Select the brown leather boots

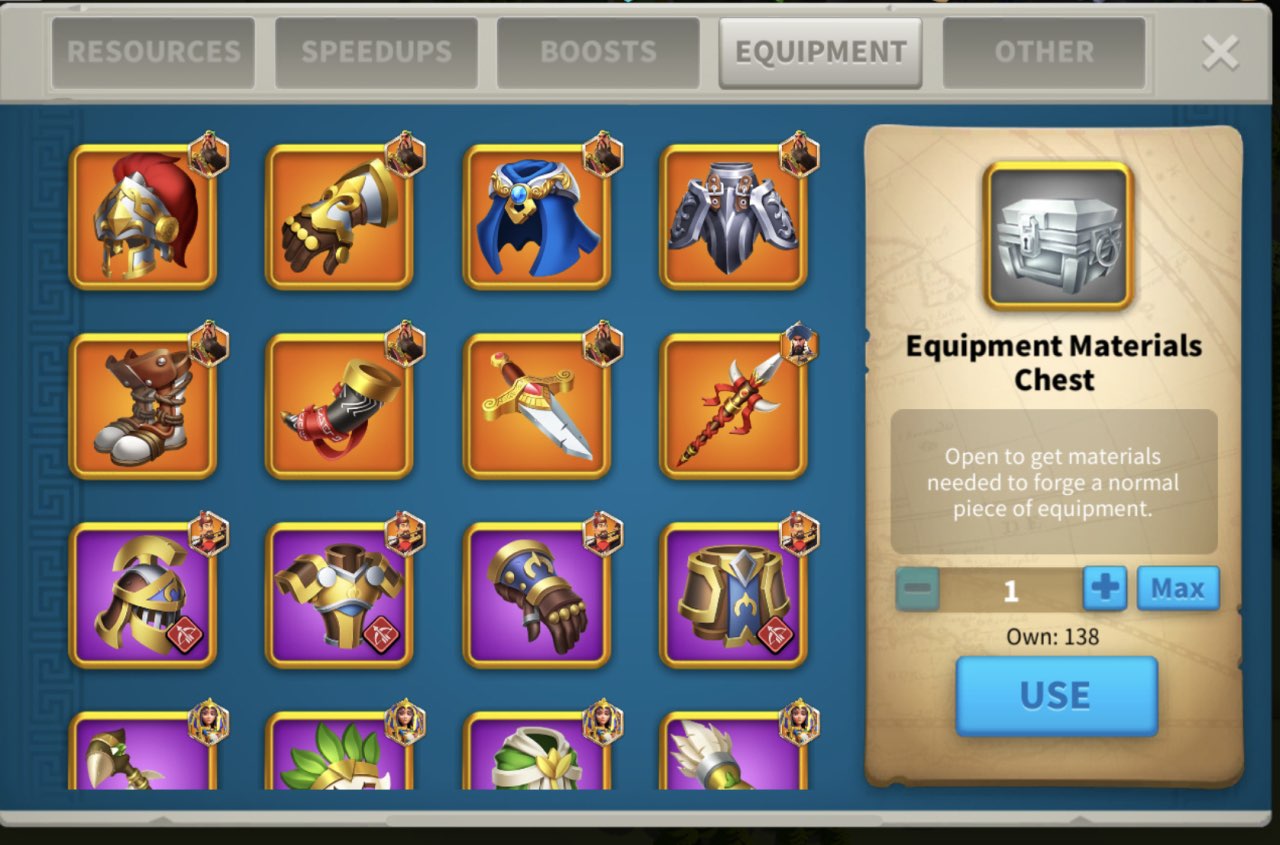tap(143, 406)
